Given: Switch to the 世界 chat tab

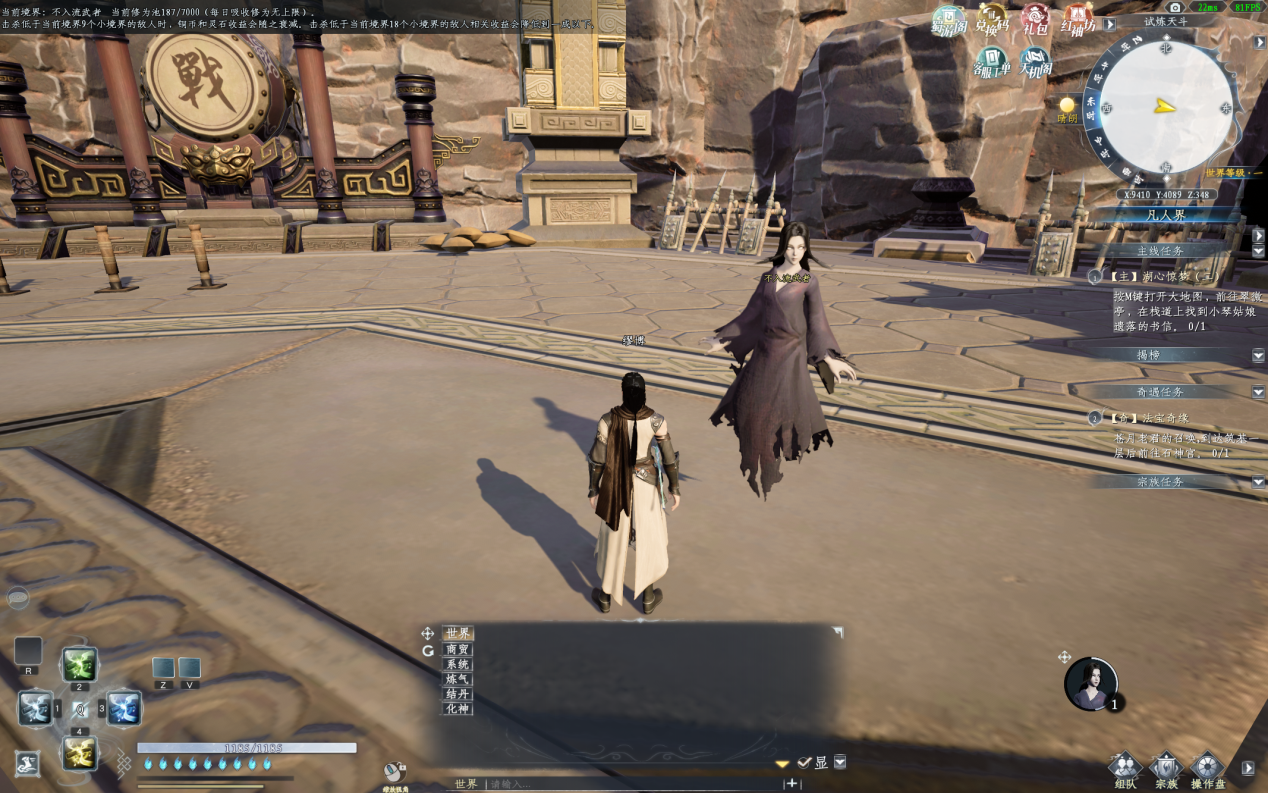Looking at the screenshot, I should (458, 633).
